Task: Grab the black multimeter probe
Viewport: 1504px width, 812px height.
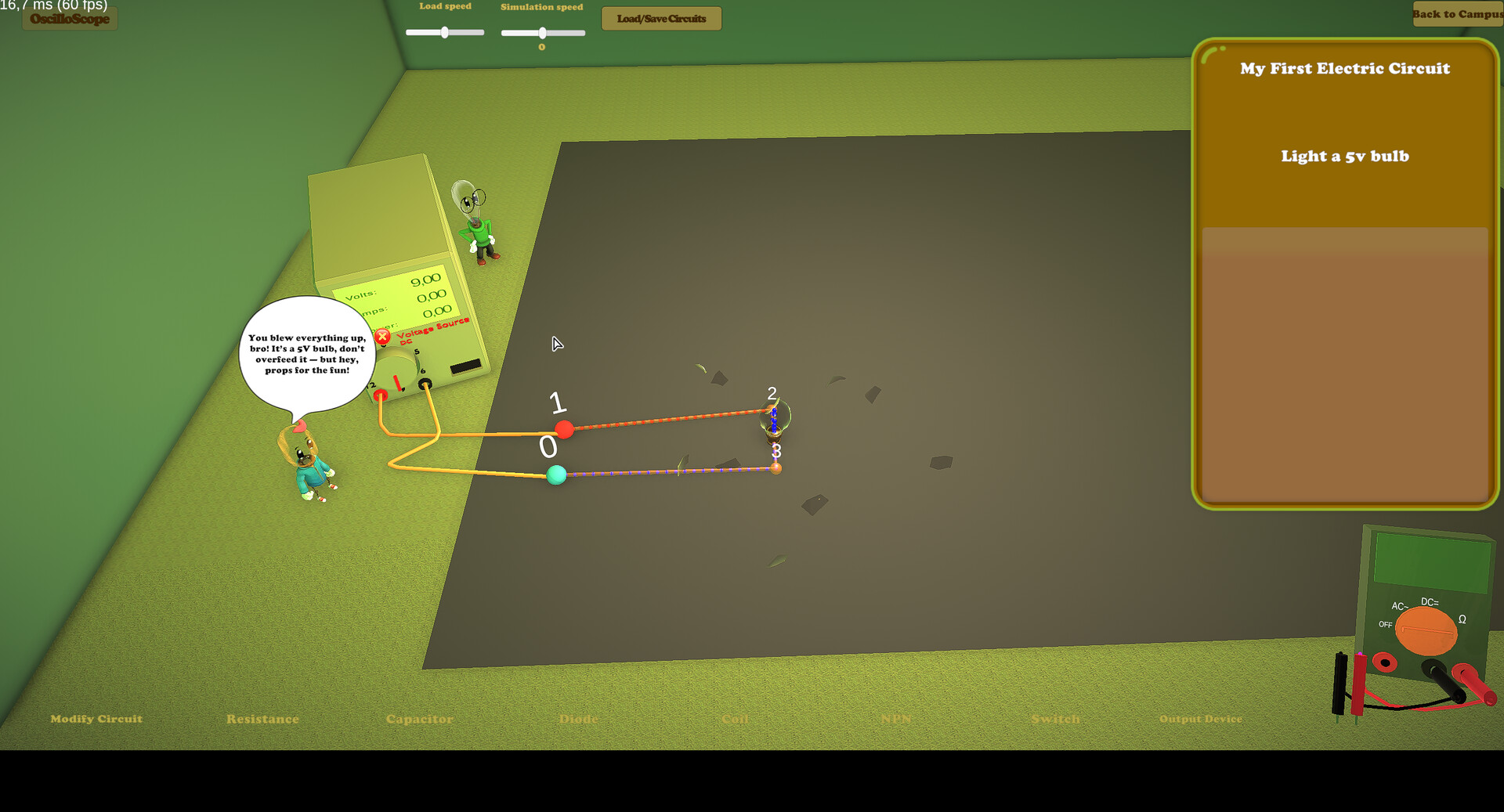Action: (1339, 683)
